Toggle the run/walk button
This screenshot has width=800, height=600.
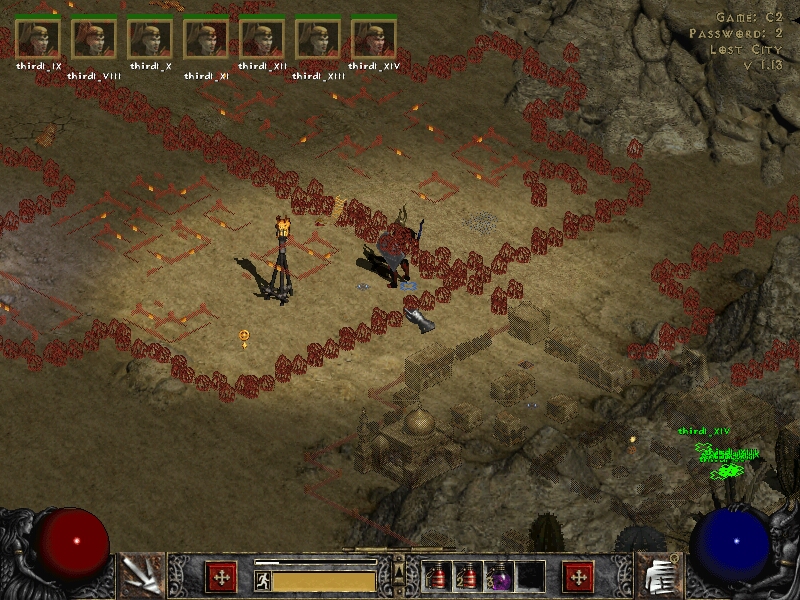[262, 579]
